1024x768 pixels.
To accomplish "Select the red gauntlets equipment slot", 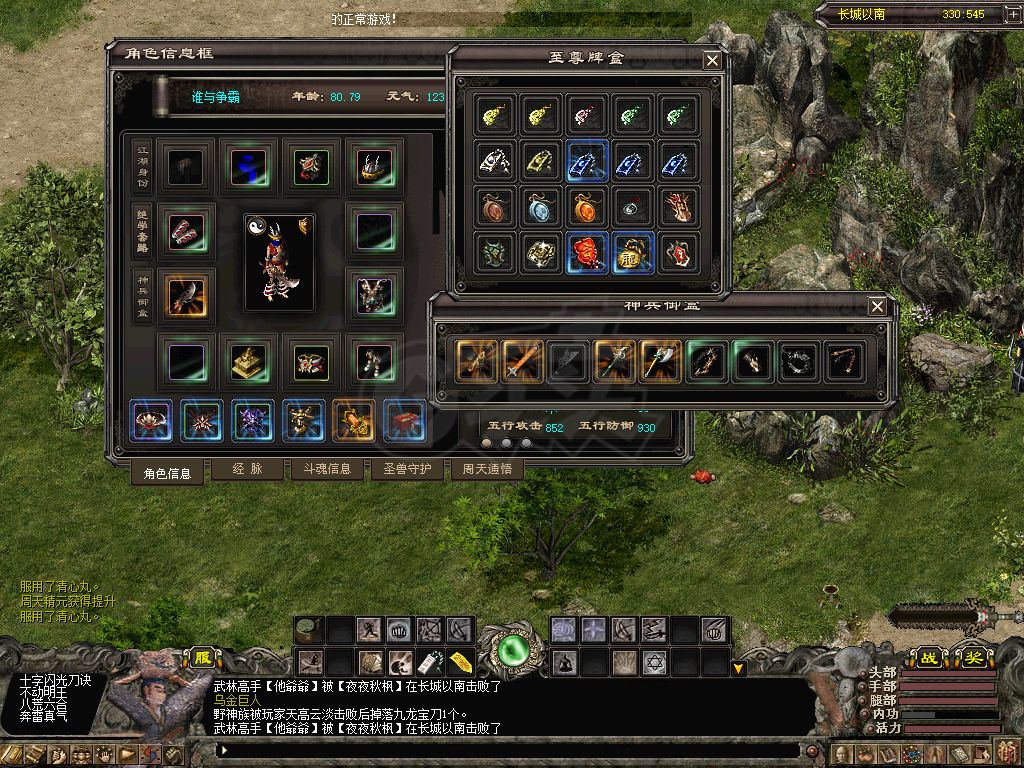I will click(x=186, y=231).
